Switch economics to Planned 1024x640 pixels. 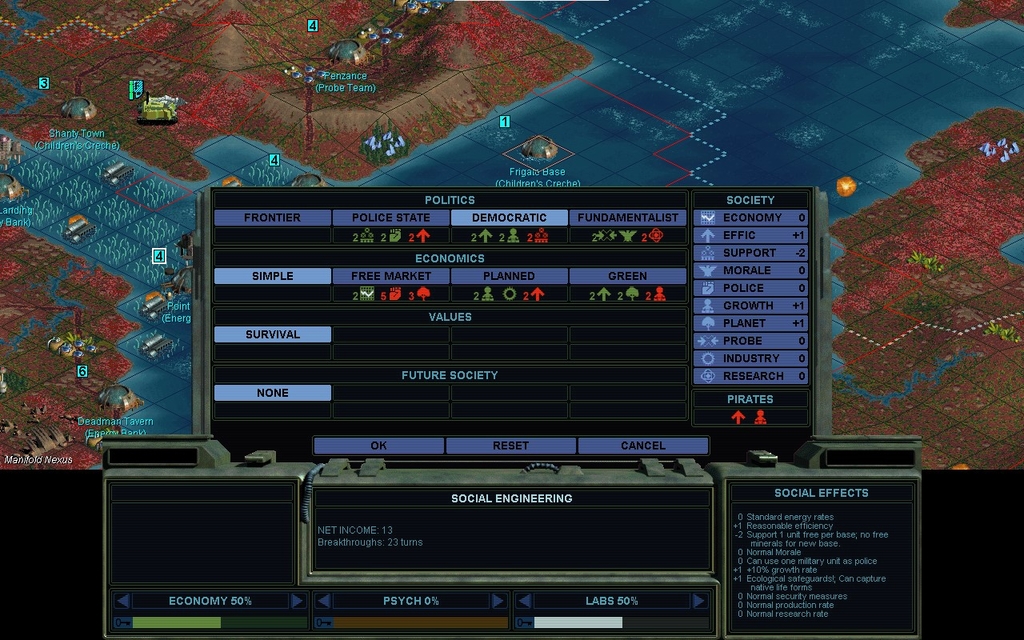pyautogui.click(x=509, y=276)
